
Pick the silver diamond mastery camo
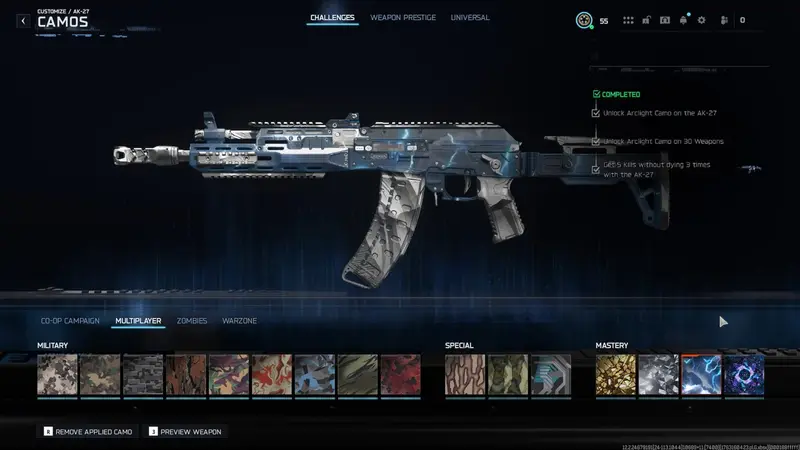[x=658, y=375]
